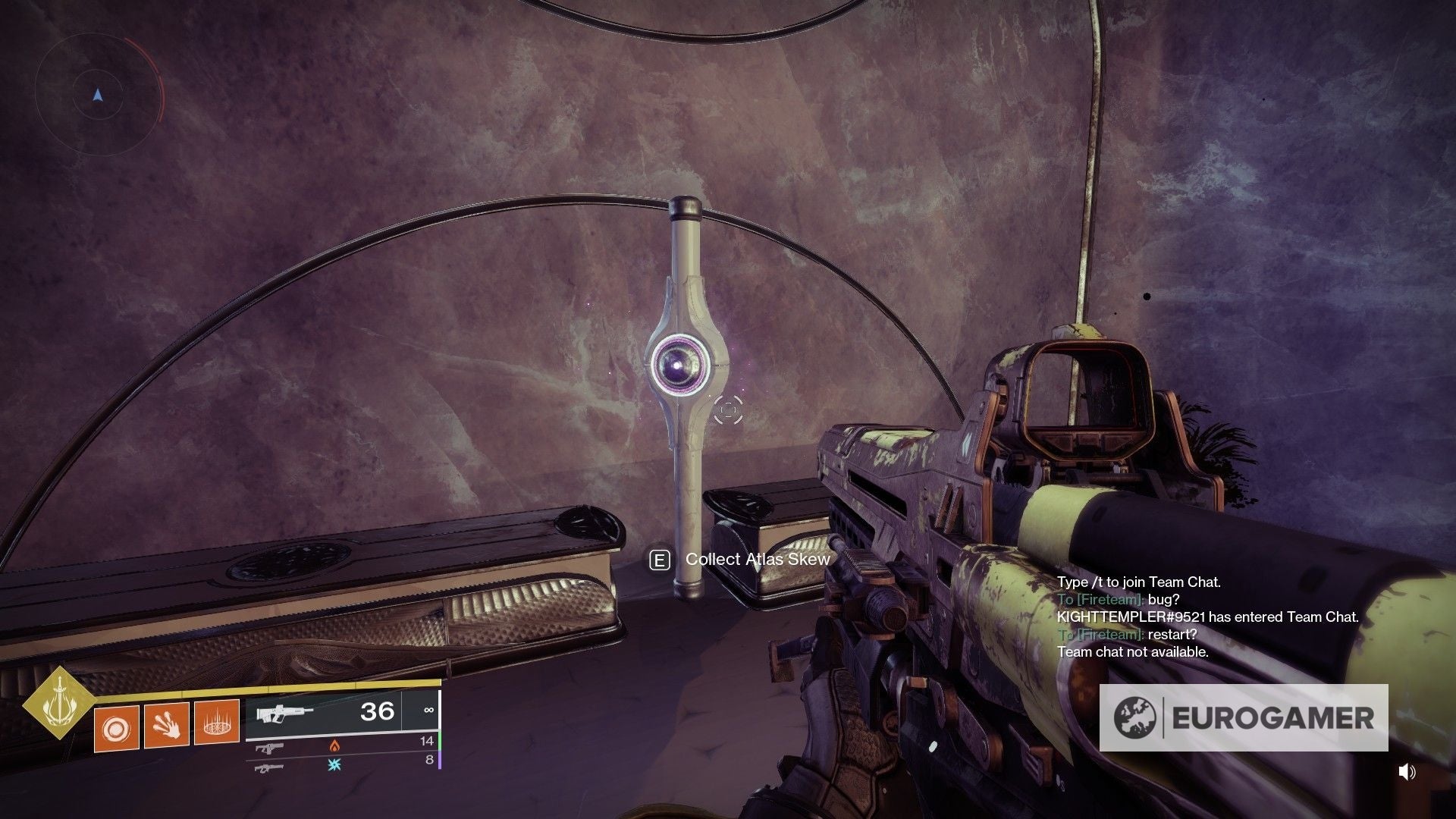The image size is (1456, 819).
Task: Select the equipped primary rifle weapon slot
Action: click(x=343, y=713)
